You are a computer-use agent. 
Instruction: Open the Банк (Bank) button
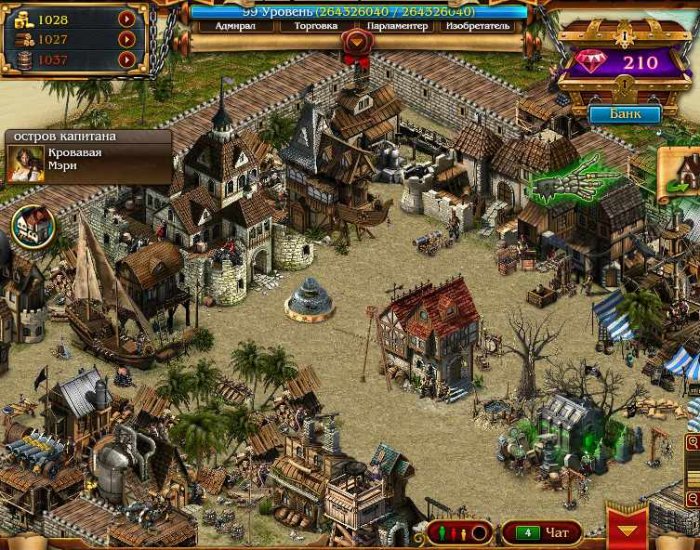coord(623,113)
